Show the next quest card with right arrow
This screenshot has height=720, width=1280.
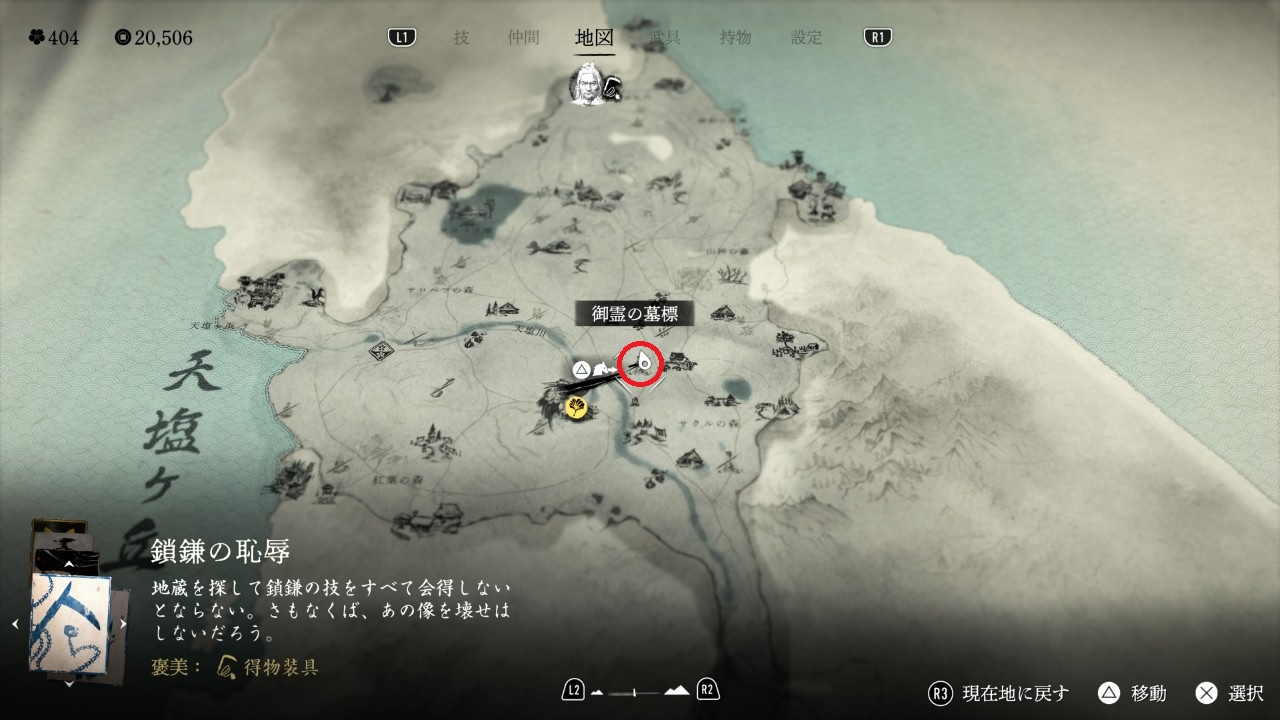[123, 624]
